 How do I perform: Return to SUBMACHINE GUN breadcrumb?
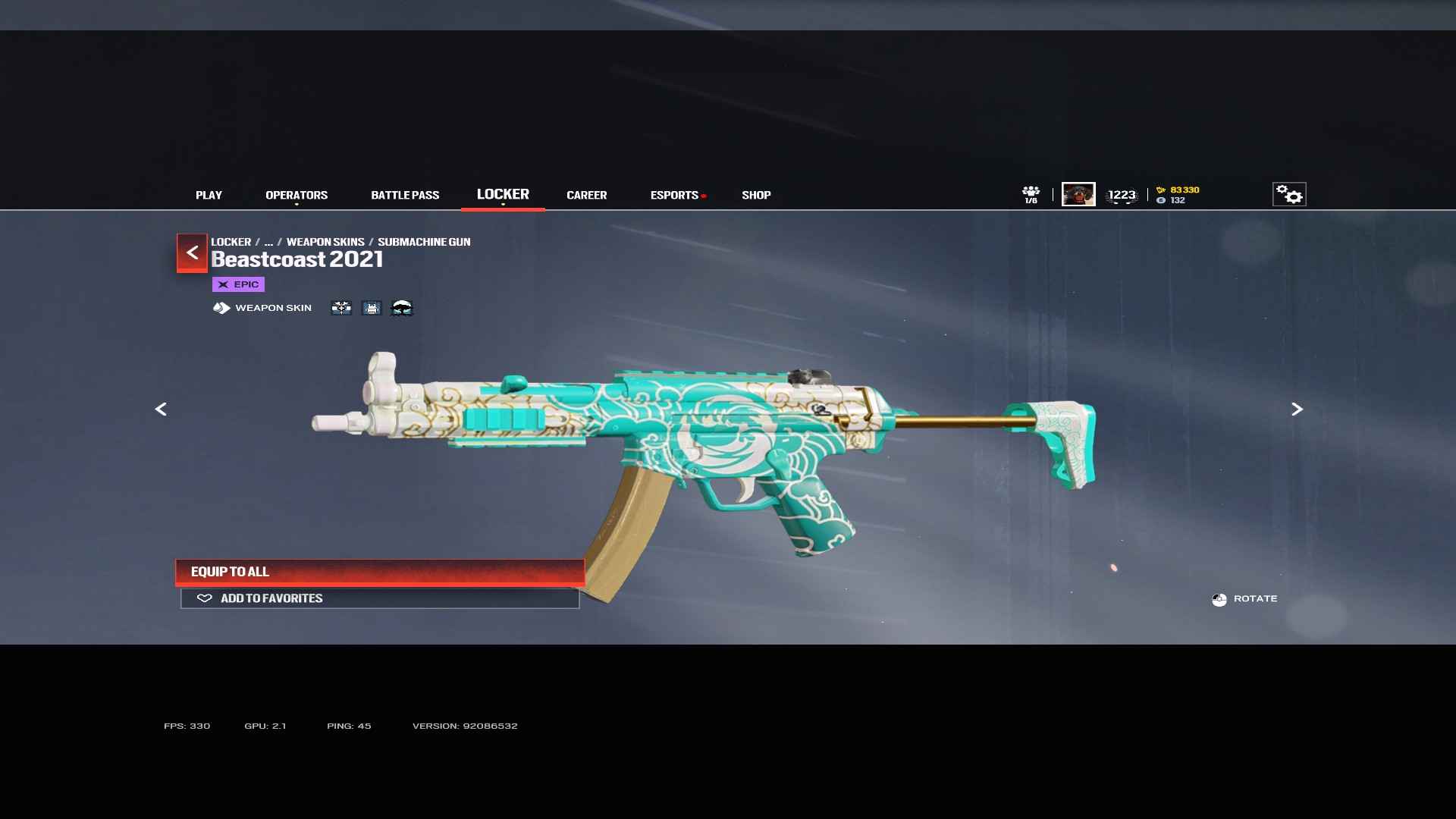424,242
